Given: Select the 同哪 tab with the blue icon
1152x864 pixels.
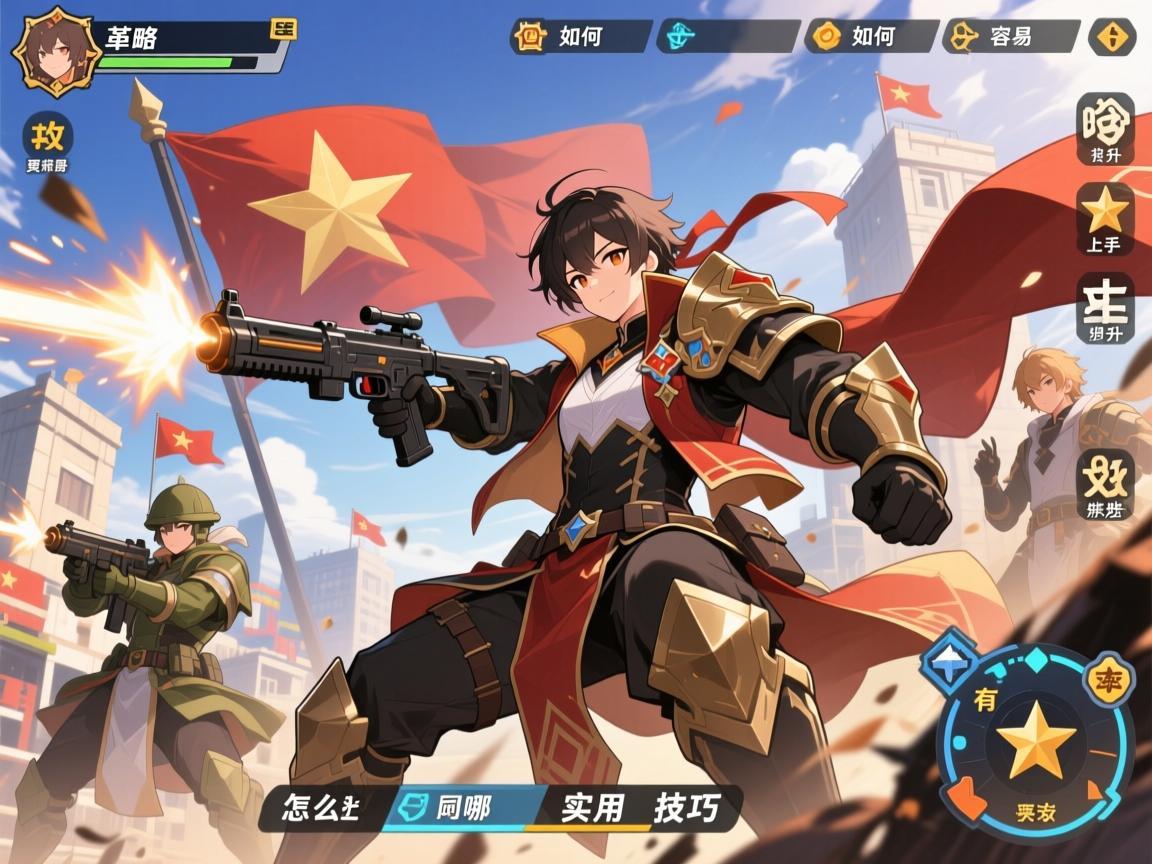Looking at the screenshot, I should (462, 808).
